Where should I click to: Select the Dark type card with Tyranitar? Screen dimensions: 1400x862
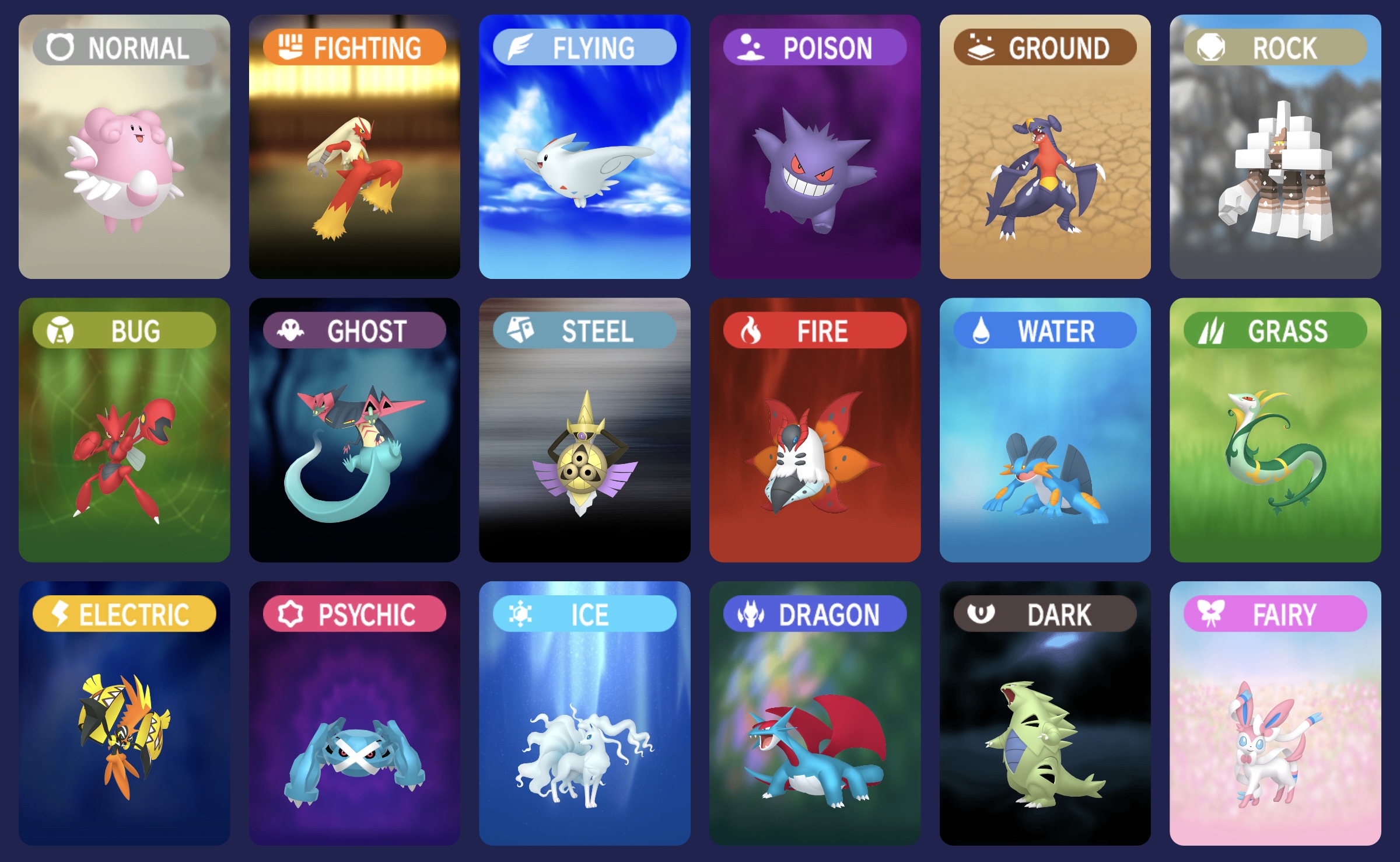click(x=1045, y=713)
